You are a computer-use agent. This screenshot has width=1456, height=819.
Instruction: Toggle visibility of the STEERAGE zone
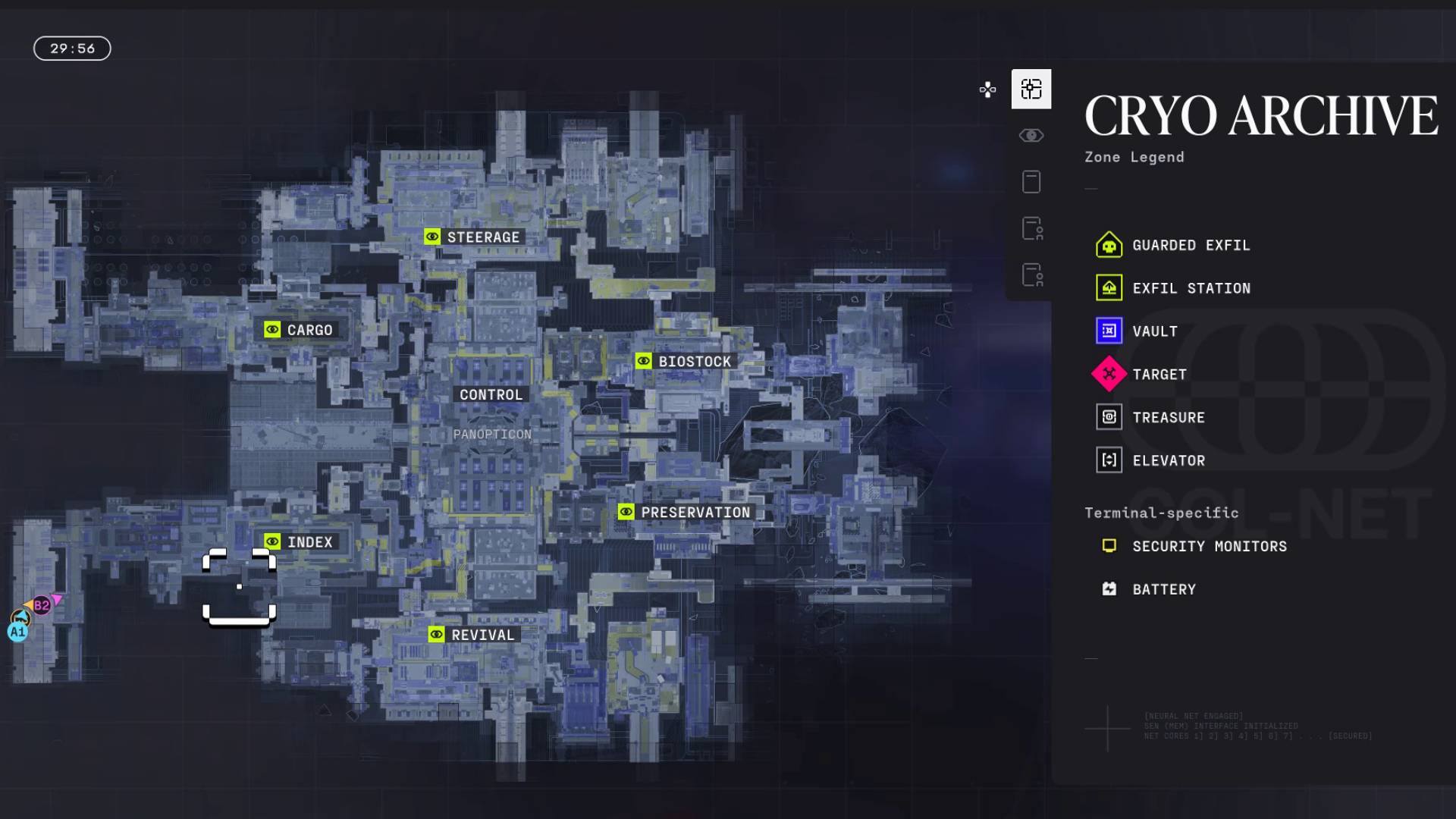[x=432, y=237]
